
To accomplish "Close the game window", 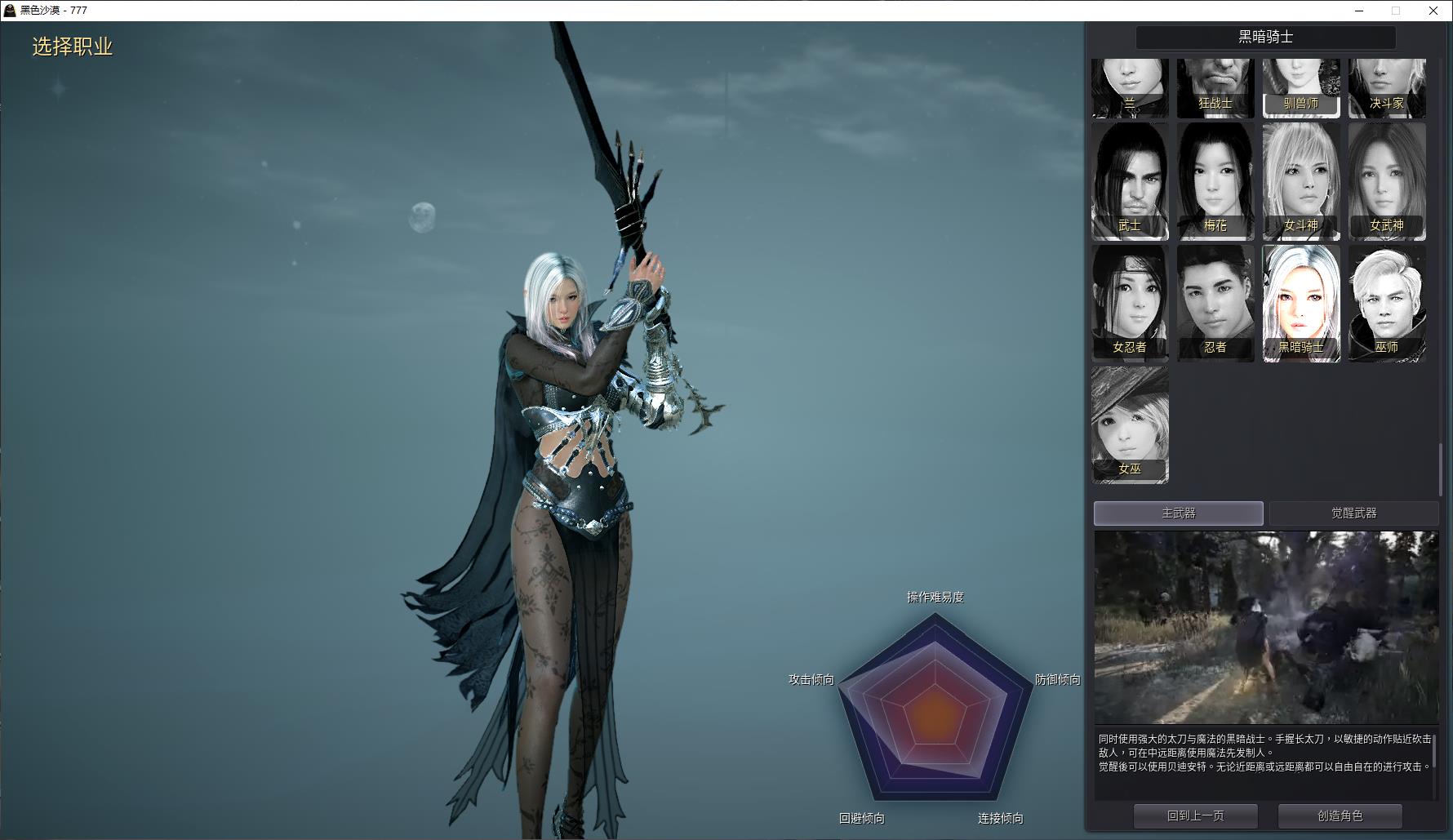I will pos(1433,11).
